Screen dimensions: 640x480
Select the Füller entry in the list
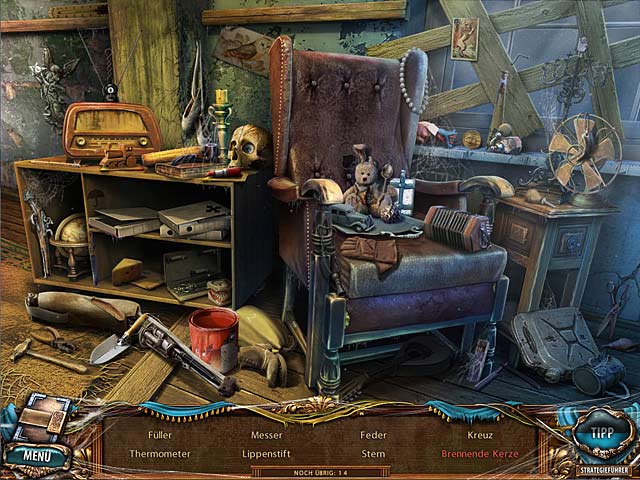[x=160, y=435]
